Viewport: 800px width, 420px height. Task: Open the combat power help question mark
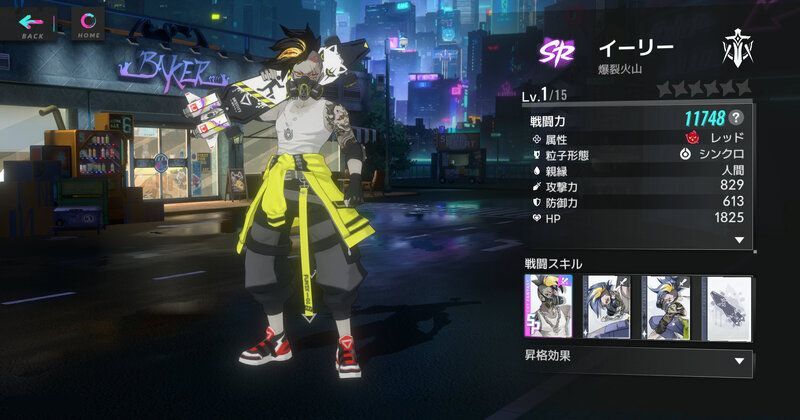pos(736,119)
